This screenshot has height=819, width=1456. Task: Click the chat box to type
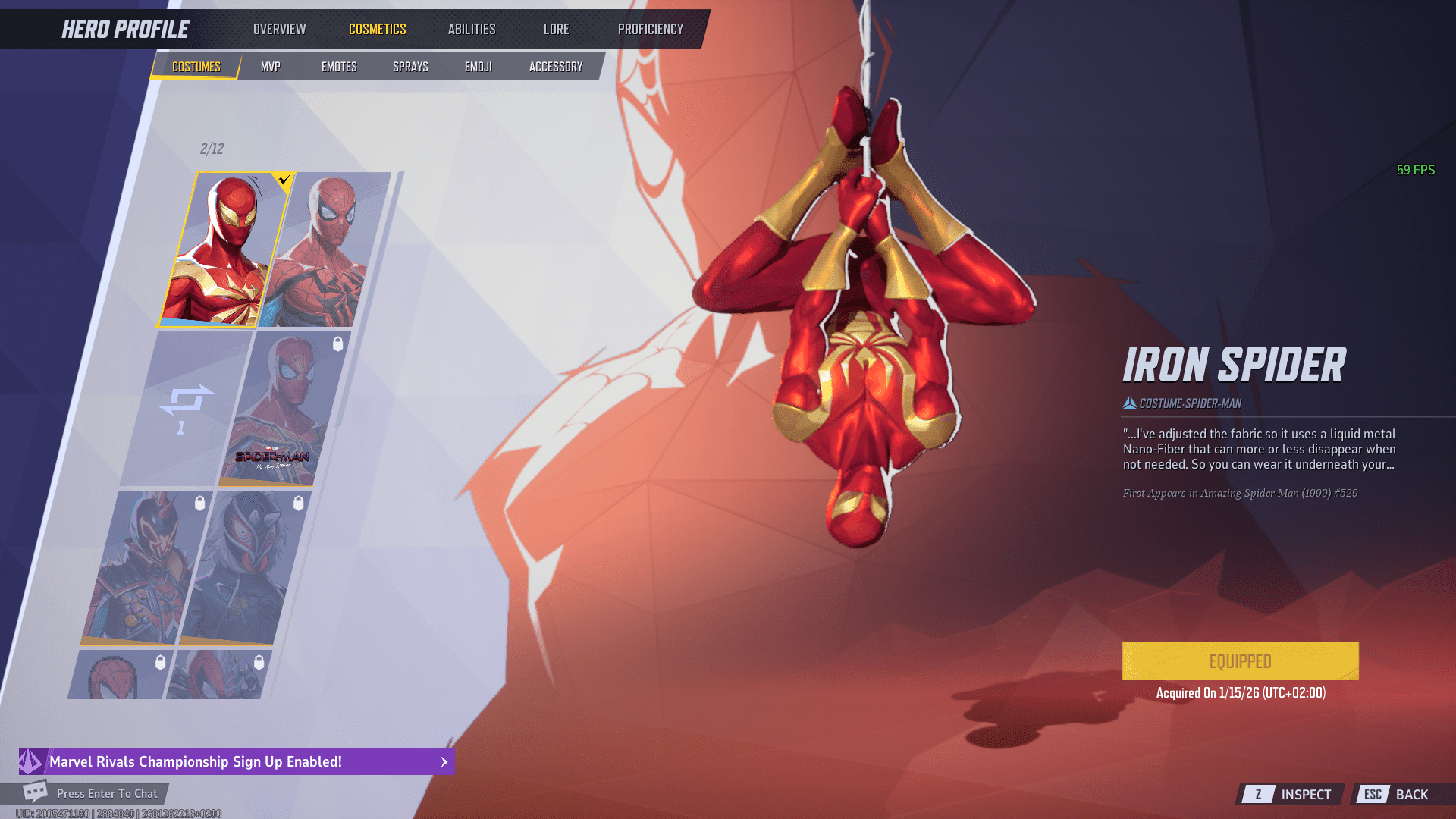click(106, 793)
